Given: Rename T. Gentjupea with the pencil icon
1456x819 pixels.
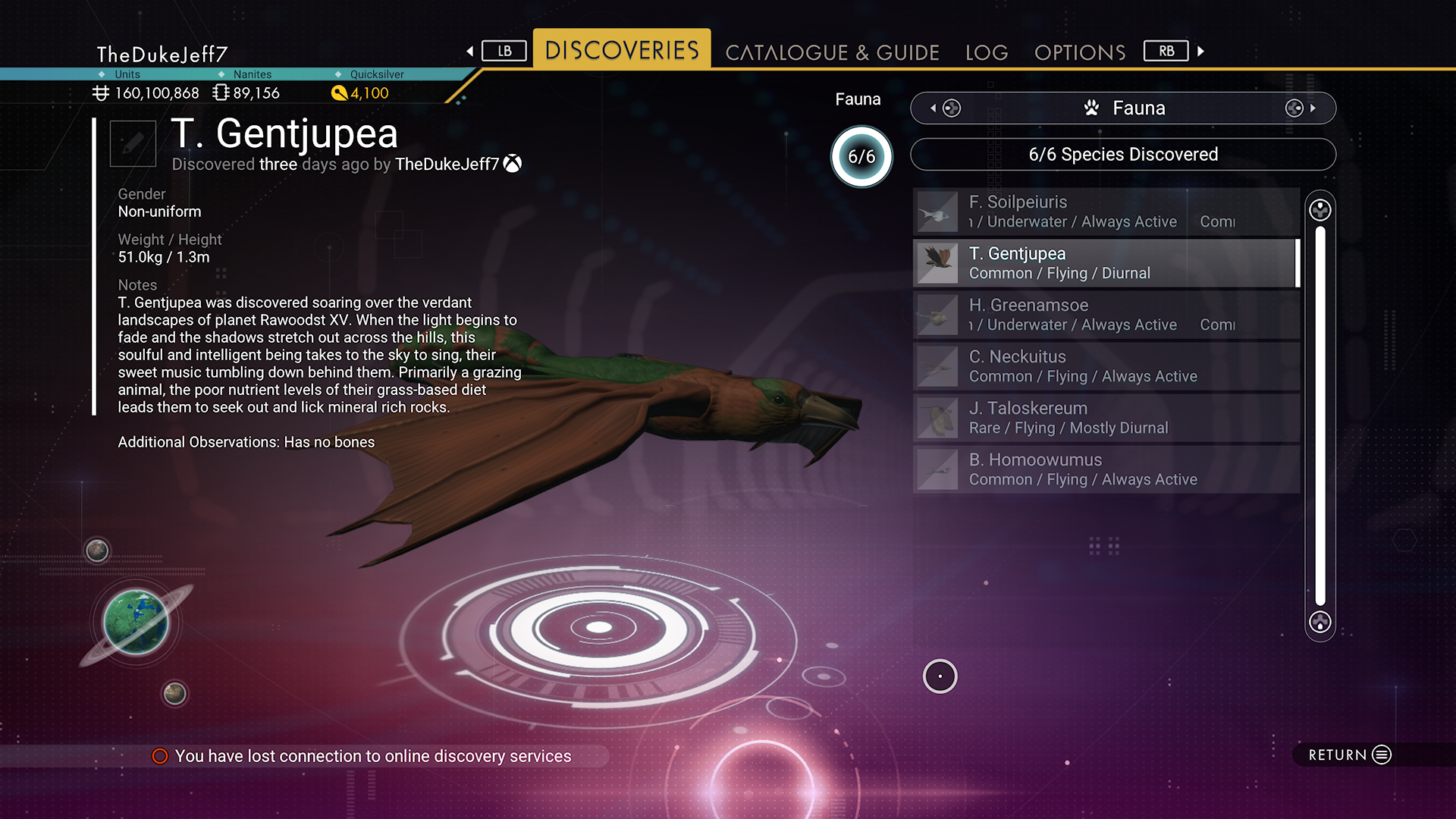Looking at the screenshot, I should pyautogui.click(x=133, y=143).
